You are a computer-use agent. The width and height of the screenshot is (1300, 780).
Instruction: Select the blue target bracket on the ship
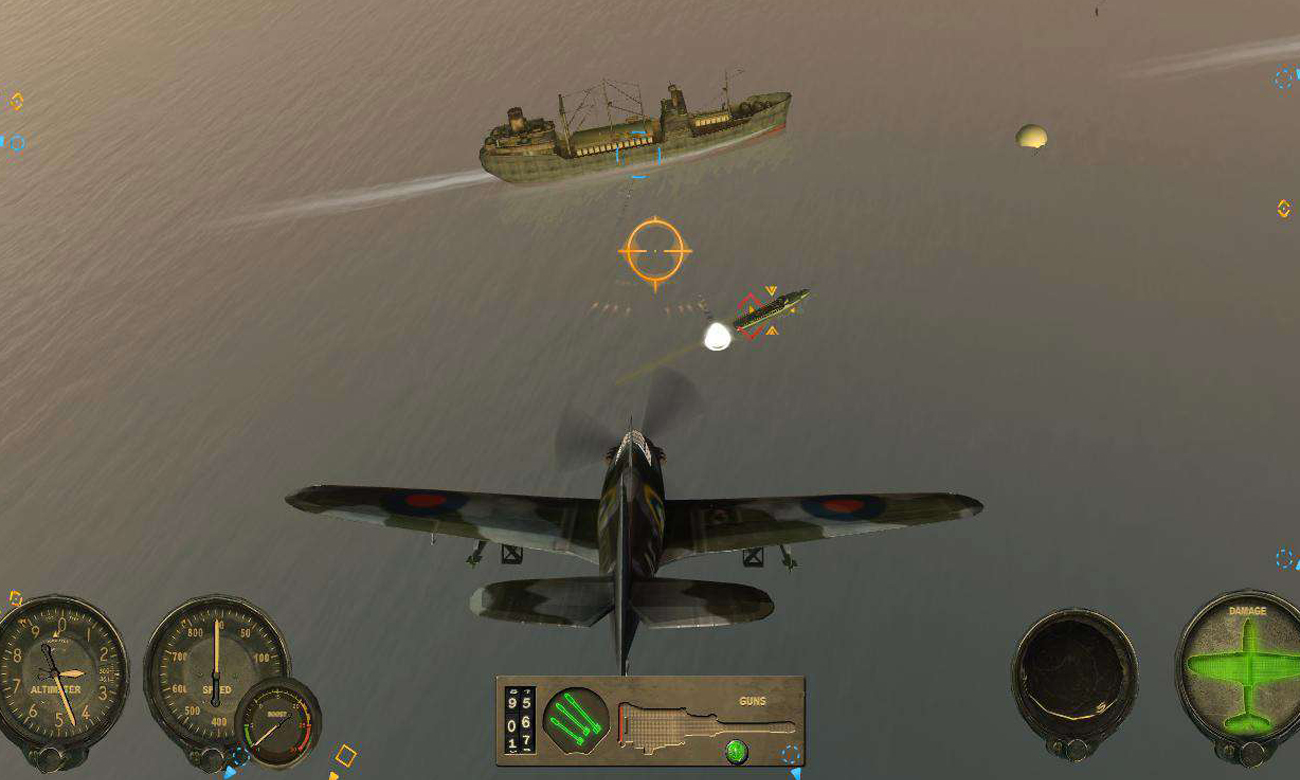click(638, 151)
